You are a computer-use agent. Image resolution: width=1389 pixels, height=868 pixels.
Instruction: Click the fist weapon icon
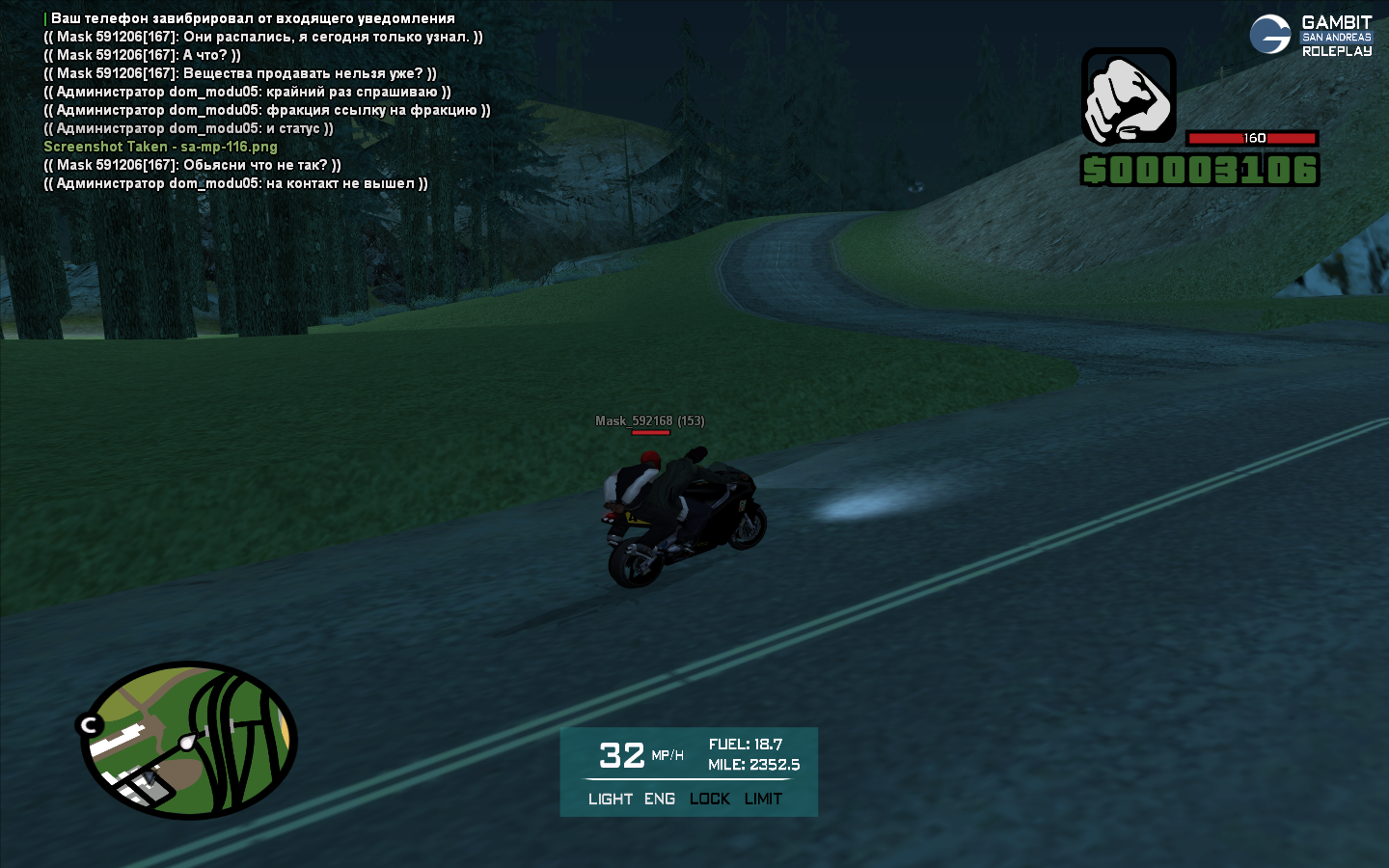pyautogui.click(x=1129, y=97)
